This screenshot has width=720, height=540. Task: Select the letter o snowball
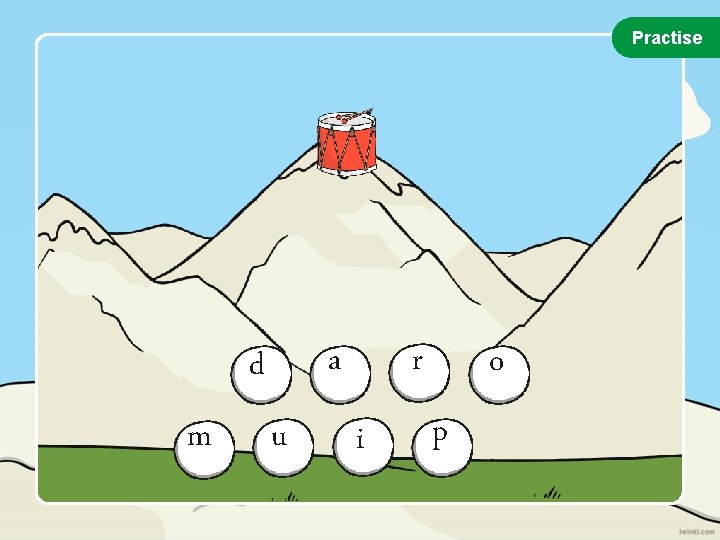click(x=496, y=369)
